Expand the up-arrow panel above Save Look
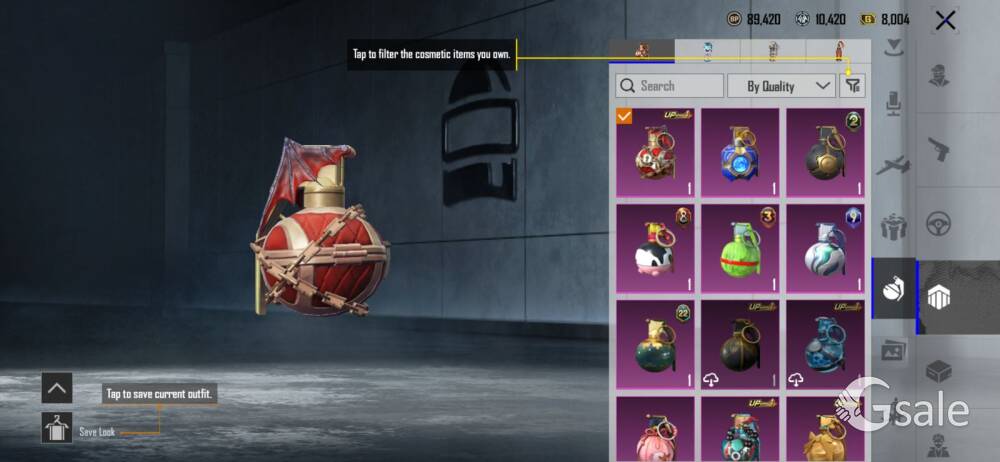This screenshot has width=1000, height=462. coord(56,388)
